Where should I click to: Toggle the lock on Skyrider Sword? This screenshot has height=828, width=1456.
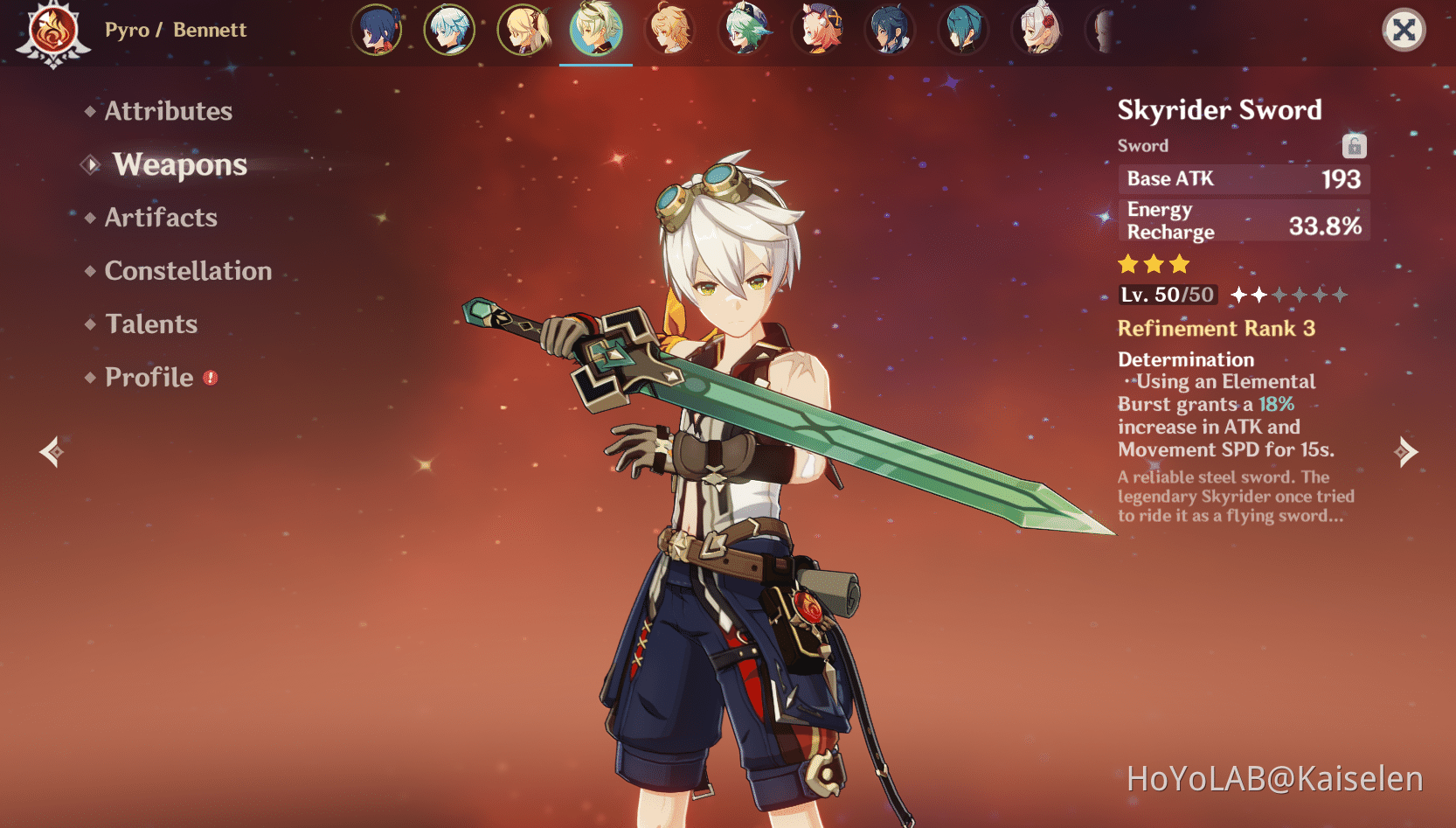(1354, 146)
